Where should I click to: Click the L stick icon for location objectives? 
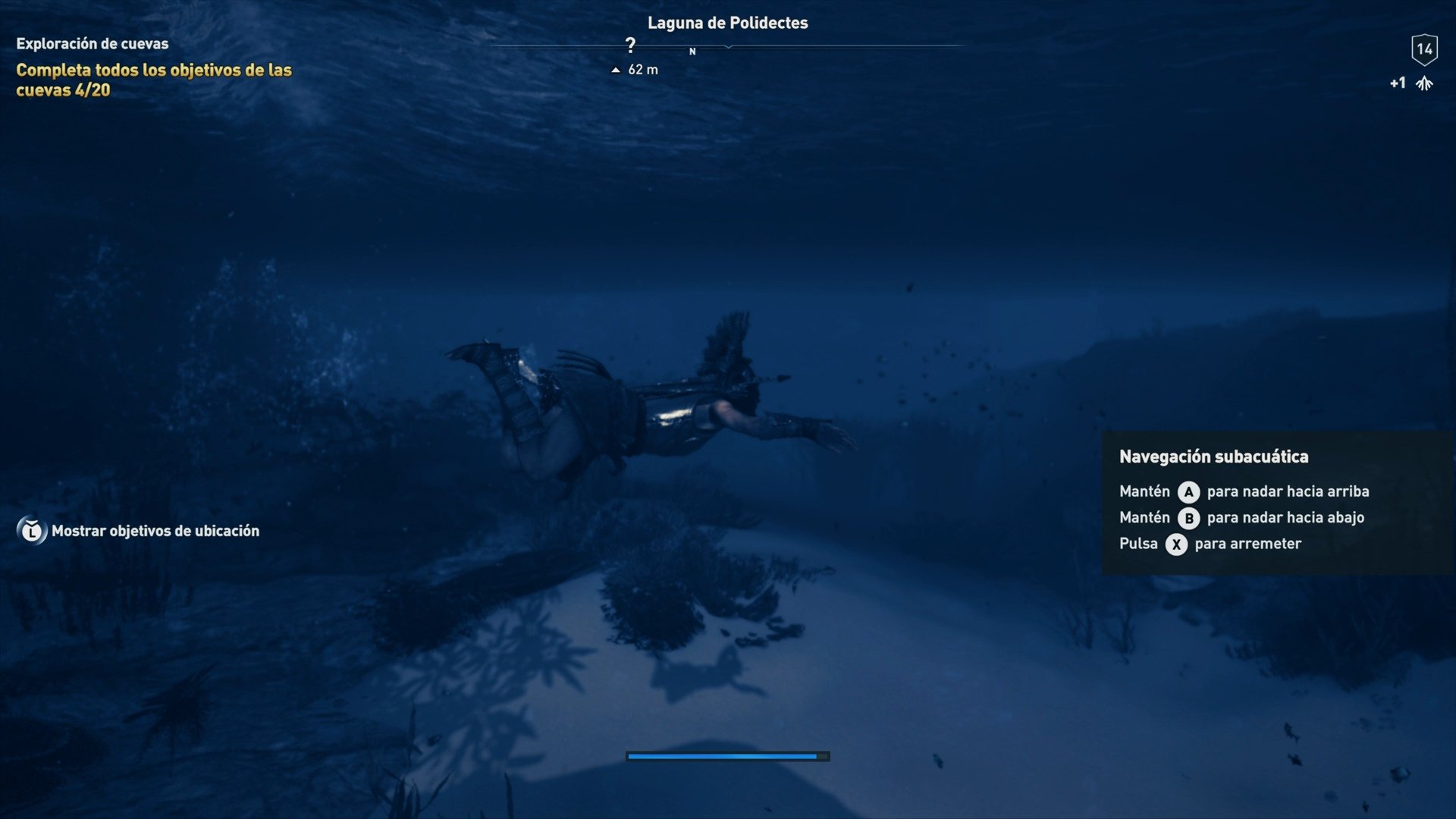pyautogui.click(x=31, y=530)
